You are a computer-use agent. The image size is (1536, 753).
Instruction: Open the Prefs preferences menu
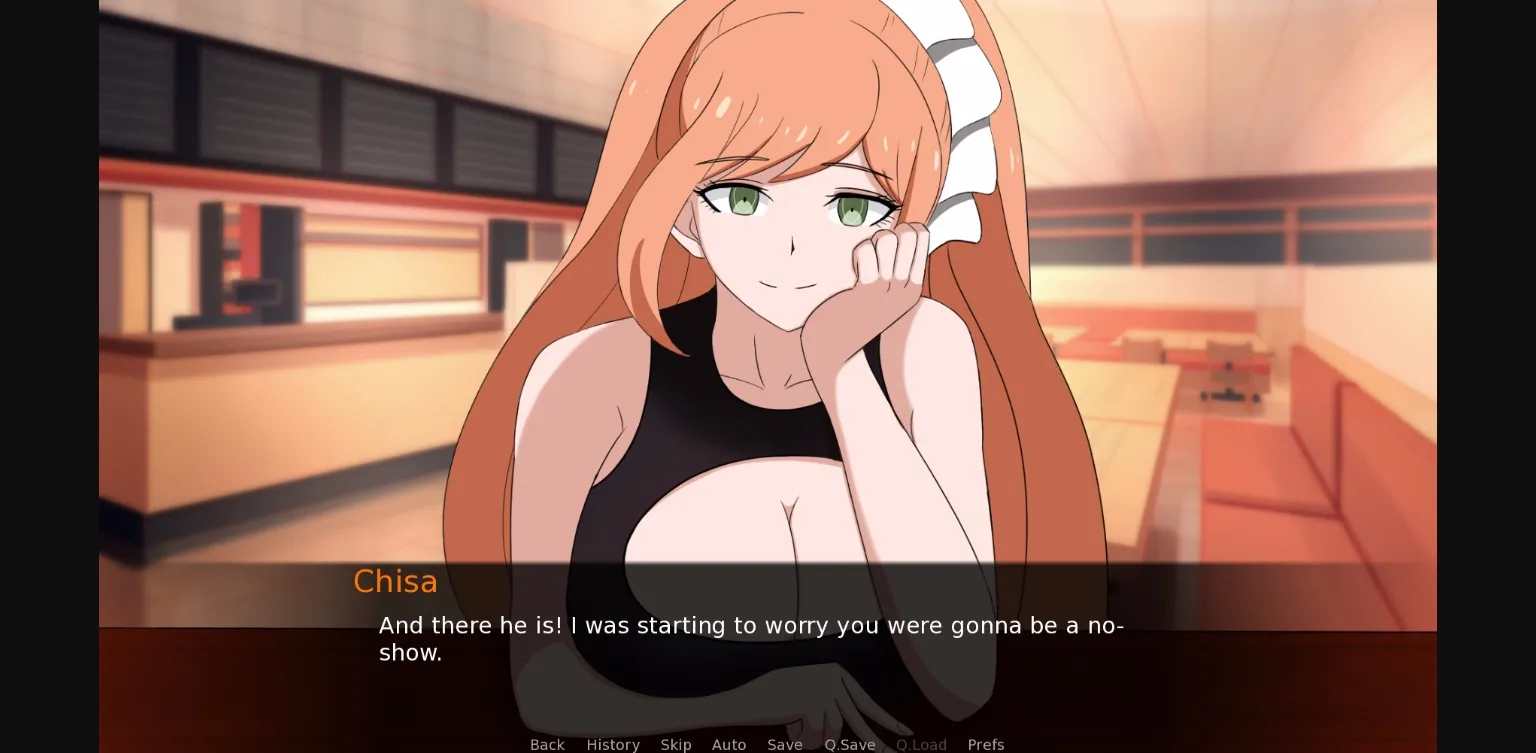click(986, 744)
